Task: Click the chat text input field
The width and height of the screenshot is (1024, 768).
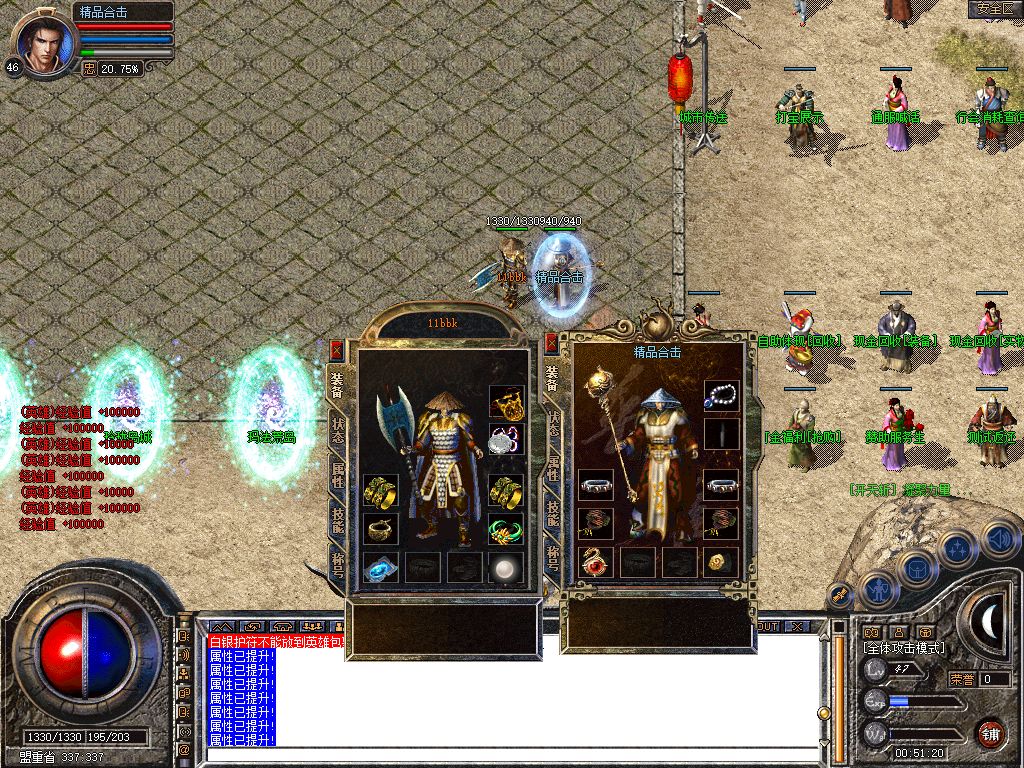Action: coord(510,753)
